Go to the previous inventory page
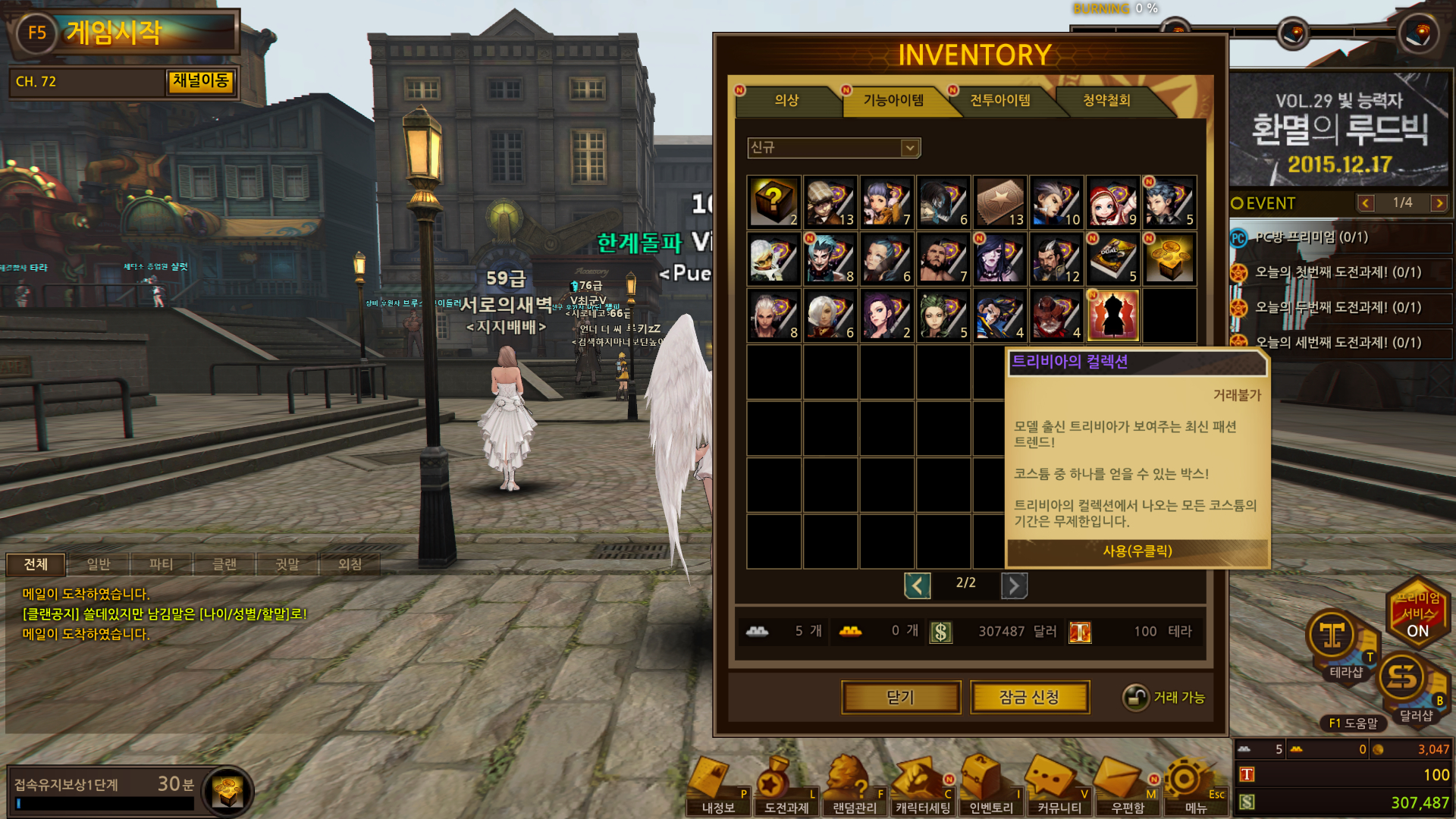The width and height of the screenshot is (1456, 819). pyautogui.click(x=917, y=585)
